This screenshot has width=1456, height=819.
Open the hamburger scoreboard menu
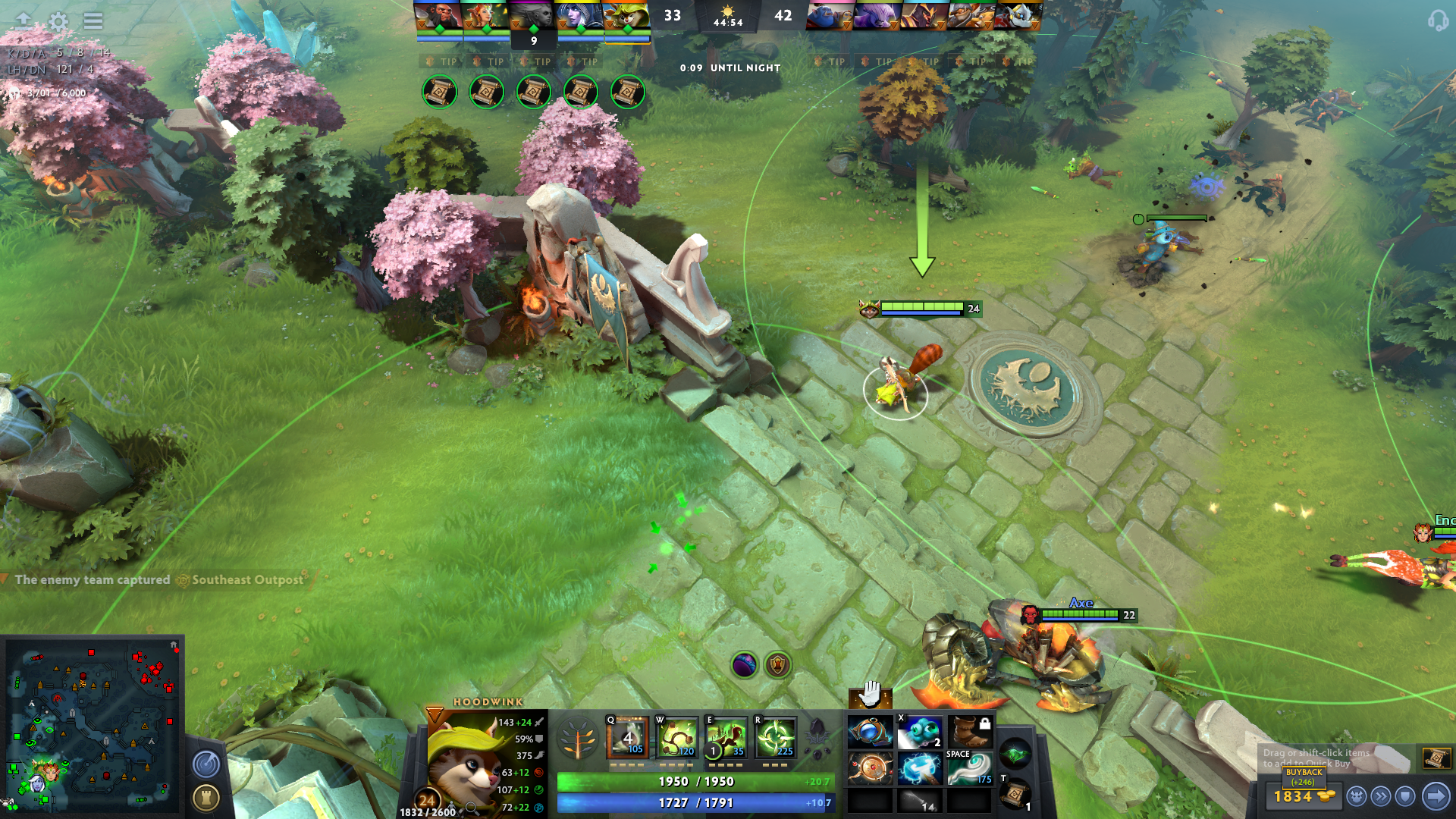[x=93, y=21]
